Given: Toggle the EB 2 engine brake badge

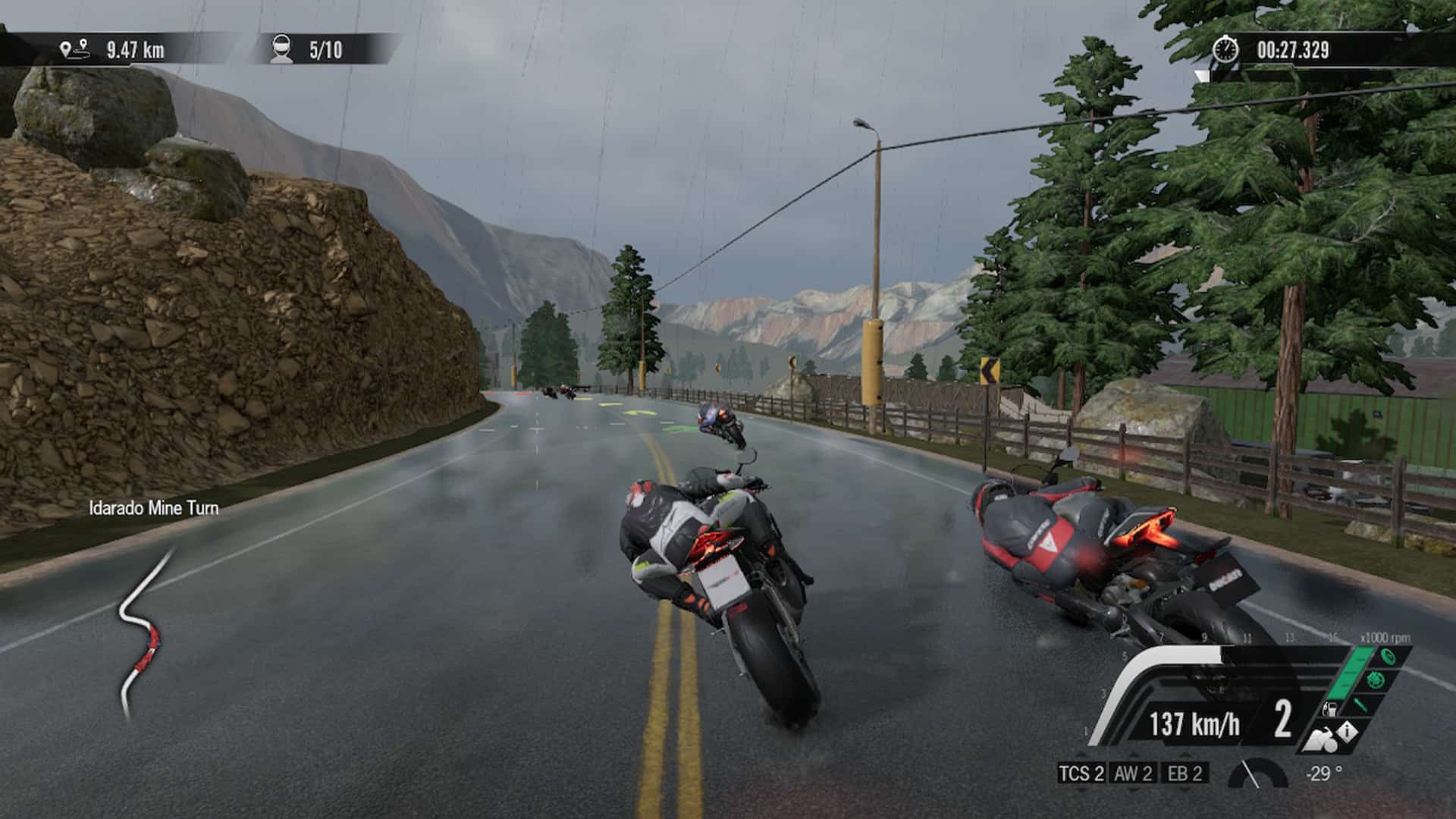Looking at the screenshot, I should click(1184, 773).
